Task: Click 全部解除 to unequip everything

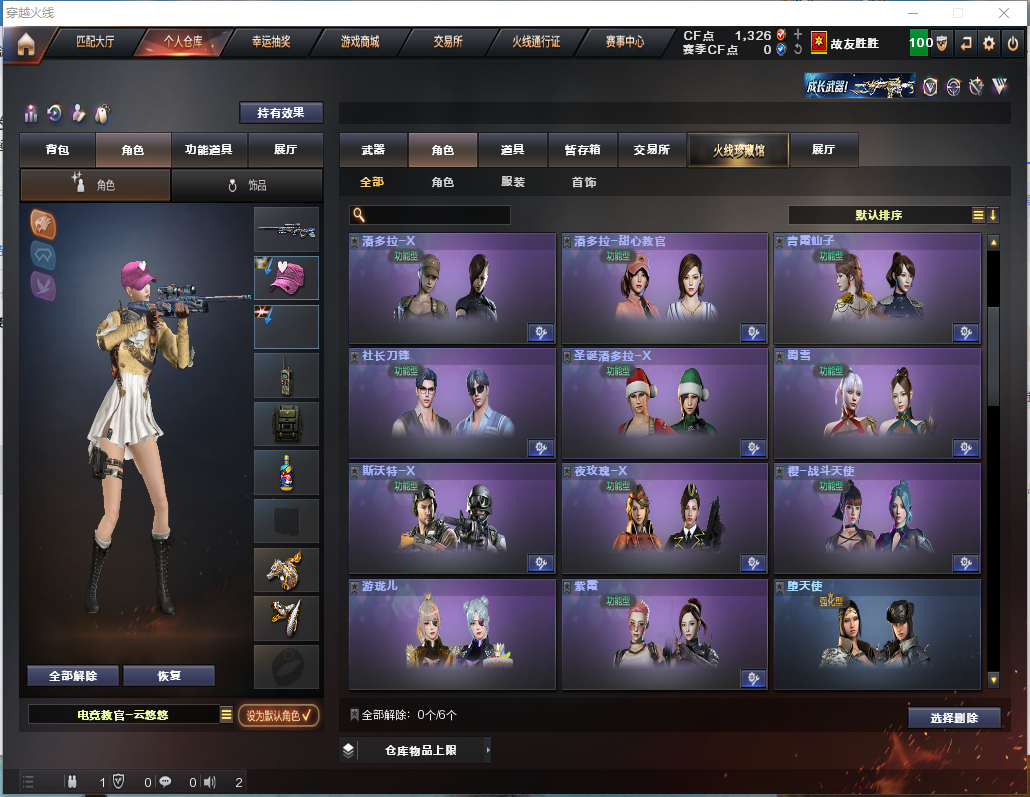Action: pyautogui.click(x=73, y=676)
